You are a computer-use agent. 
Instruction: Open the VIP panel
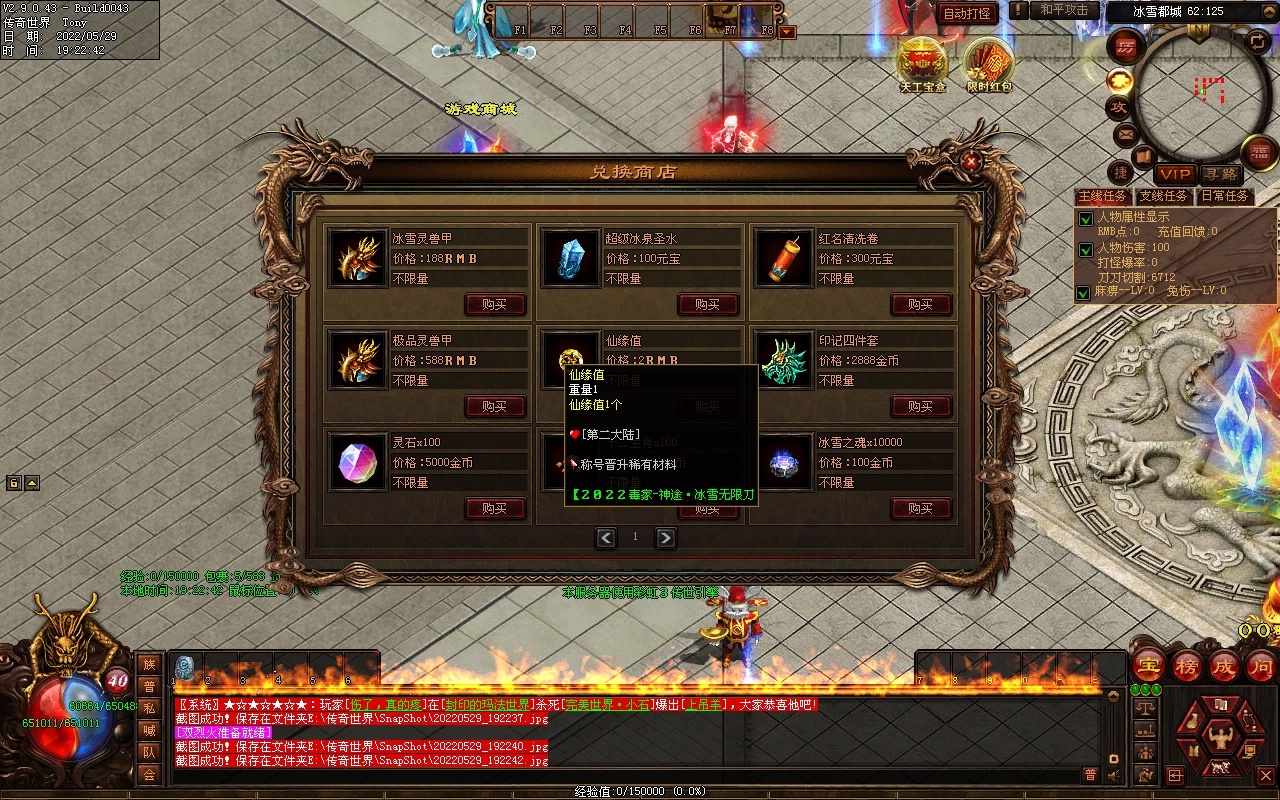coord(1176,174)
